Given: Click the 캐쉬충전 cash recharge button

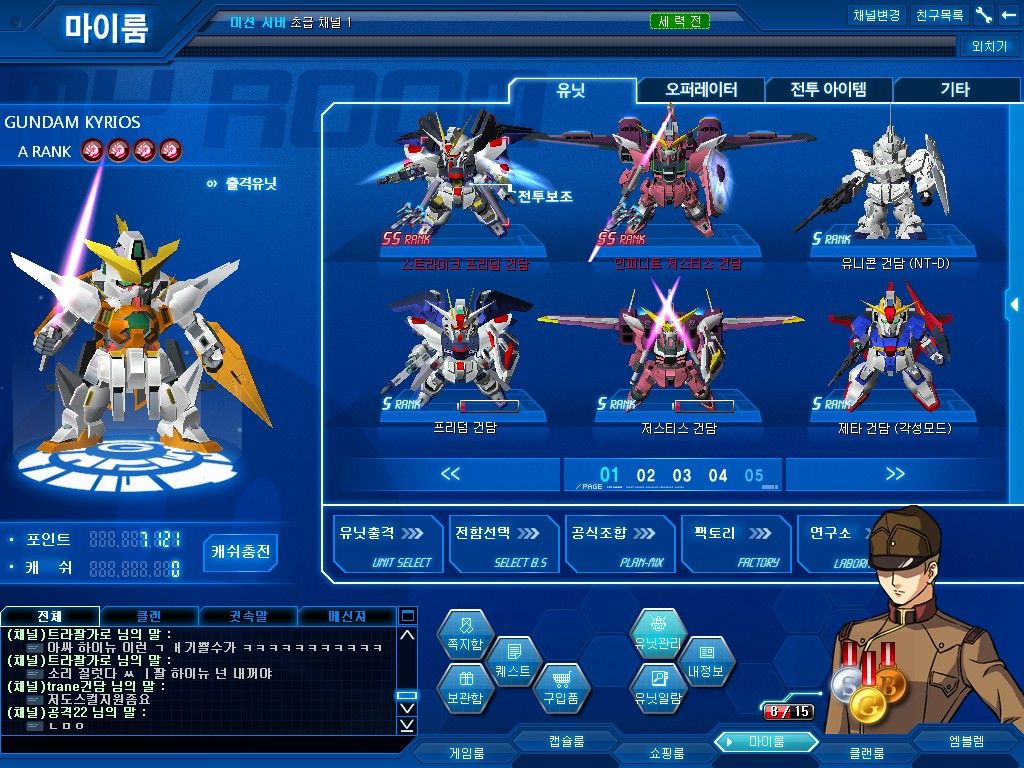Looking at the screenshot, I should point(241,551).
